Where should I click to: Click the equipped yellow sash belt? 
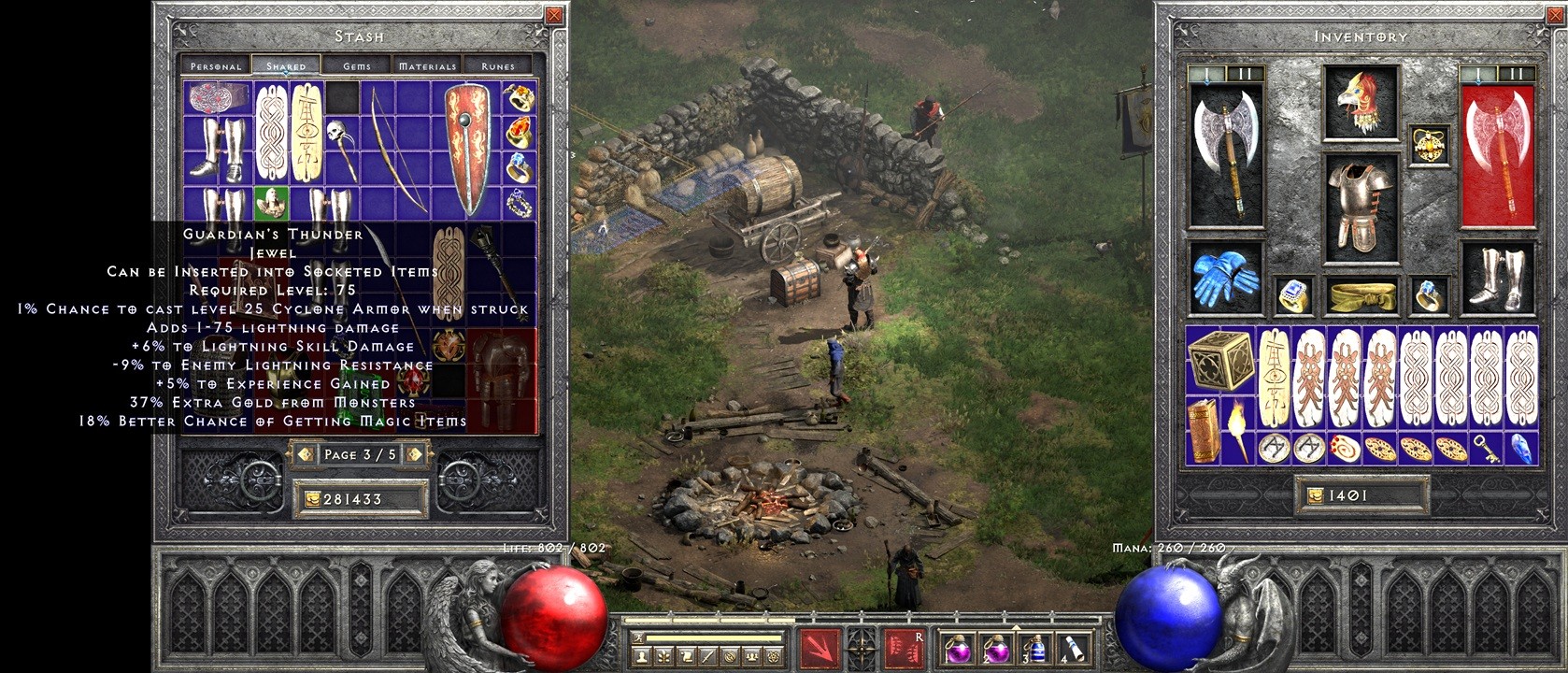[x=1361, y=294]
